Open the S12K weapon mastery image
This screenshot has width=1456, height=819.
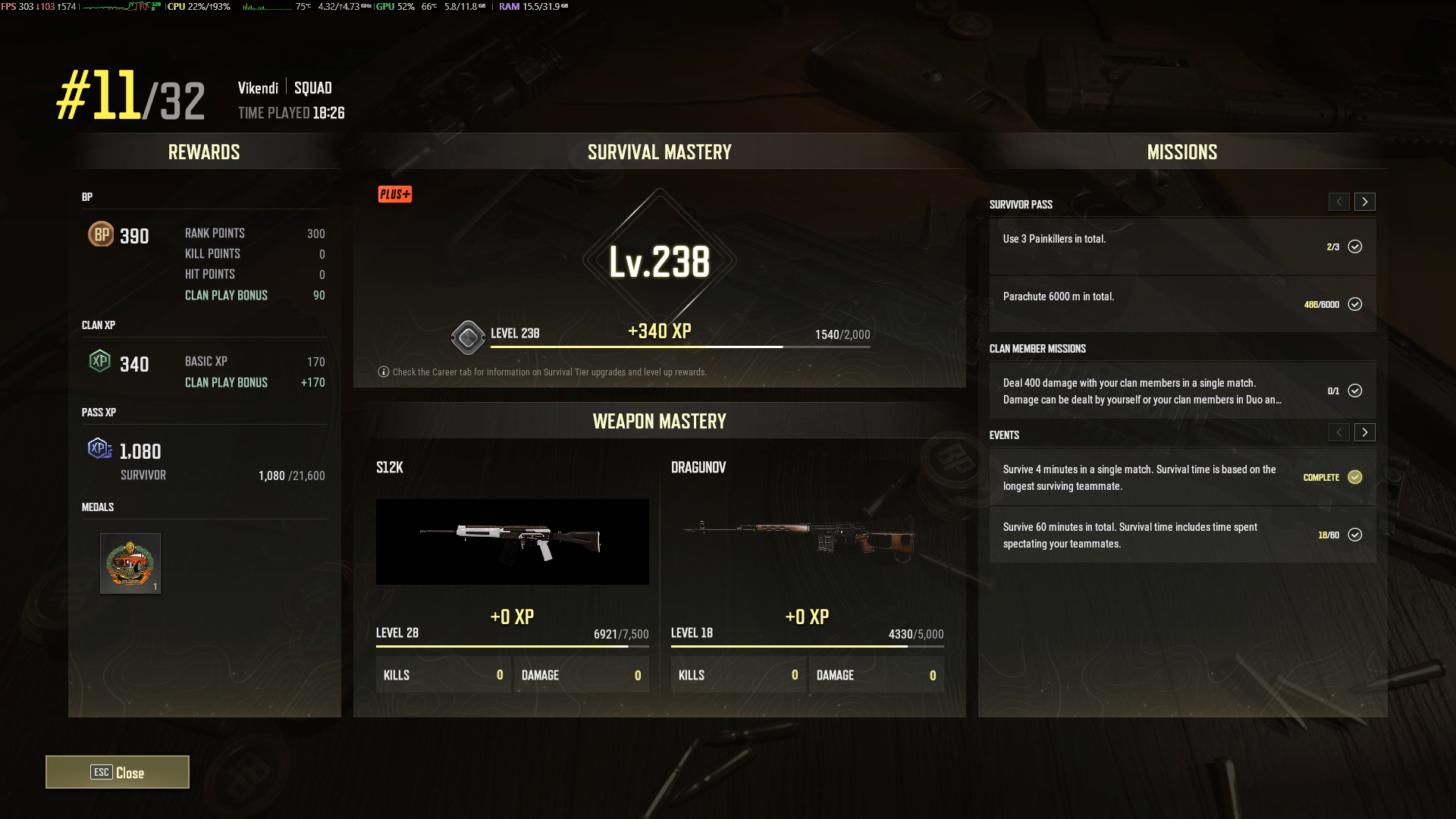(x=512, y=541)
